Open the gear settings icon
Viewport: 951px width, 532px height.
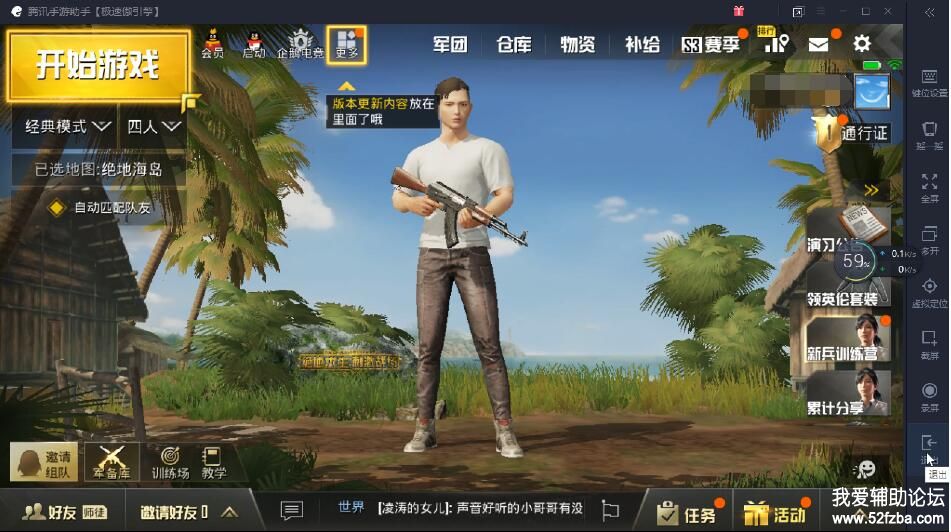point(861,44)
